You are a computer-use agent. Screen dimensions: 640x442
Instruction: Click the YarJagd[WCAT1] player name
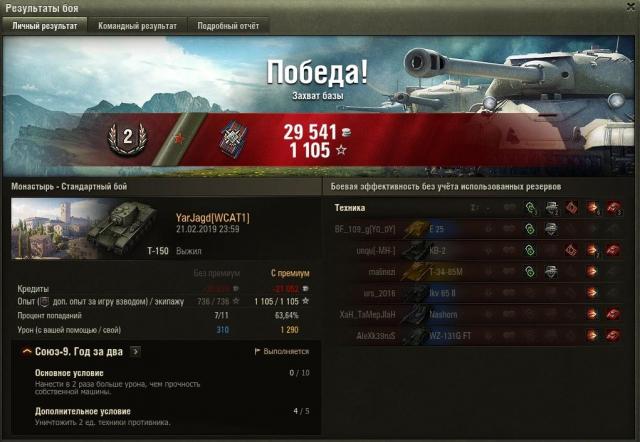pos(212,217)
